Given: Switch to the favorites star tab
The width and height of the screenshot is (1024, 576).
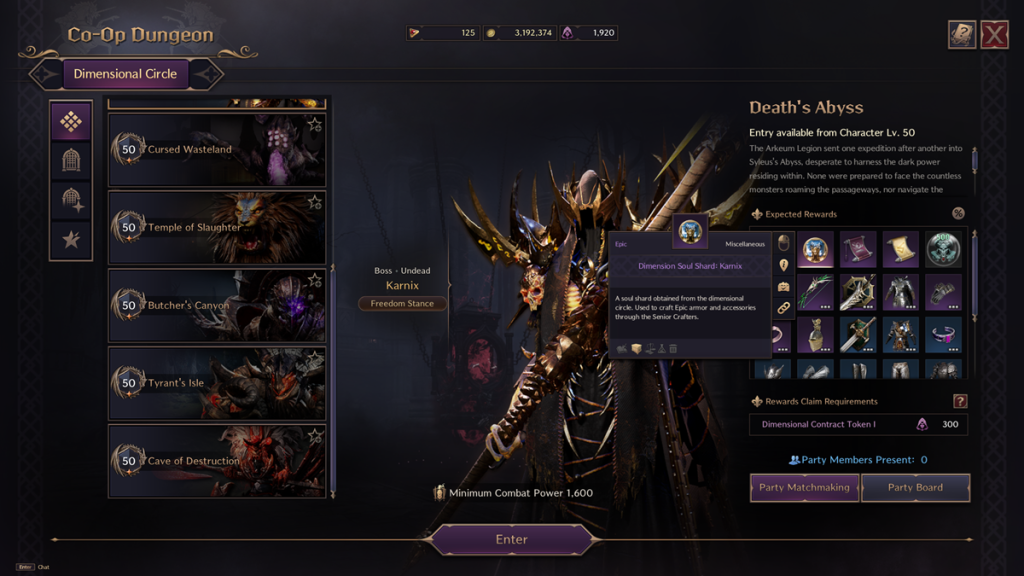Looking at the screenshot, I should 71,239.
